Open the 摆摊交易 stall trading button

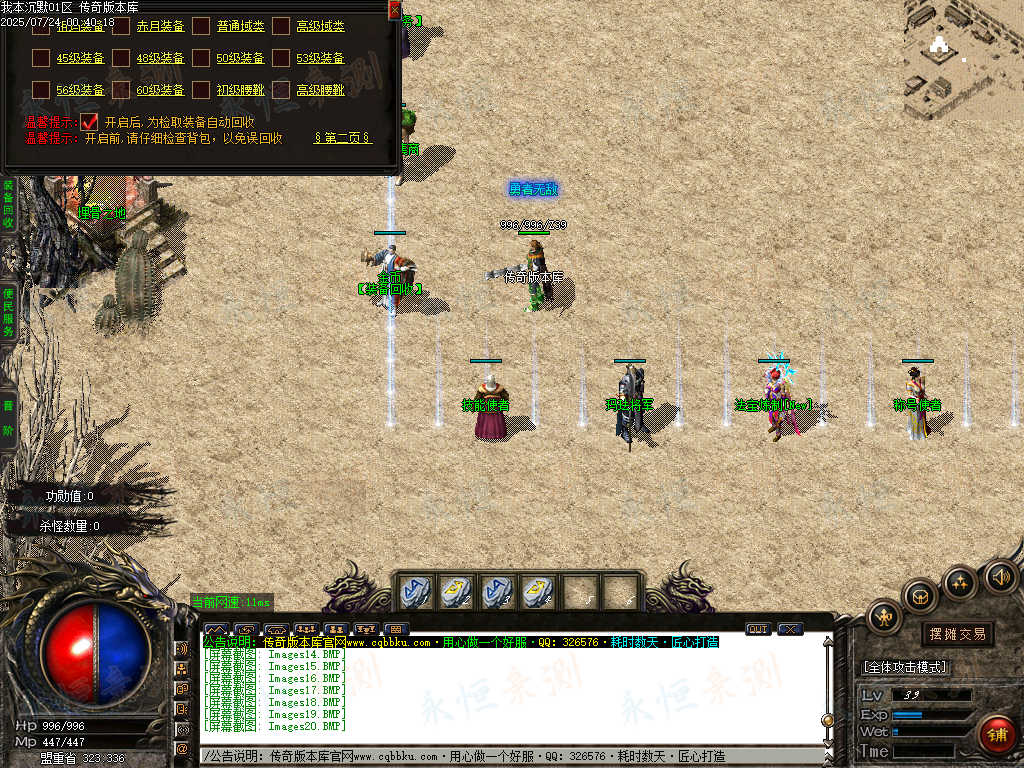click(957, 634)
